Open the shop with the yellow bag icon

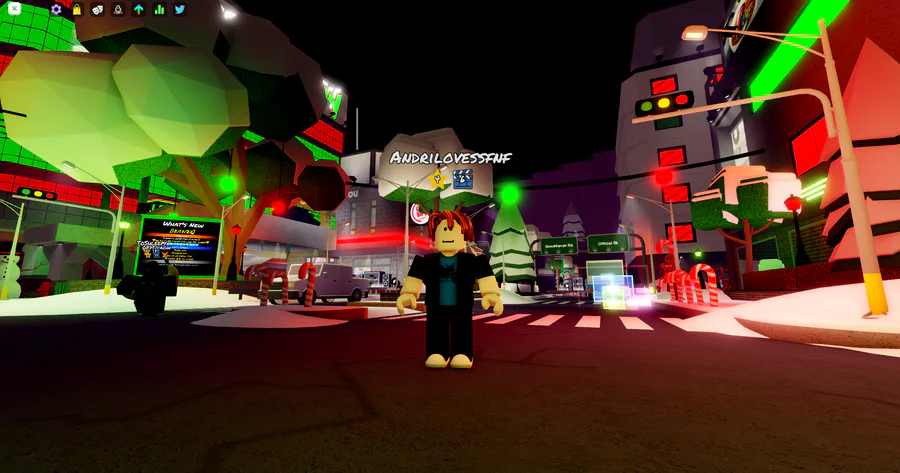click(x=77, y=9)
